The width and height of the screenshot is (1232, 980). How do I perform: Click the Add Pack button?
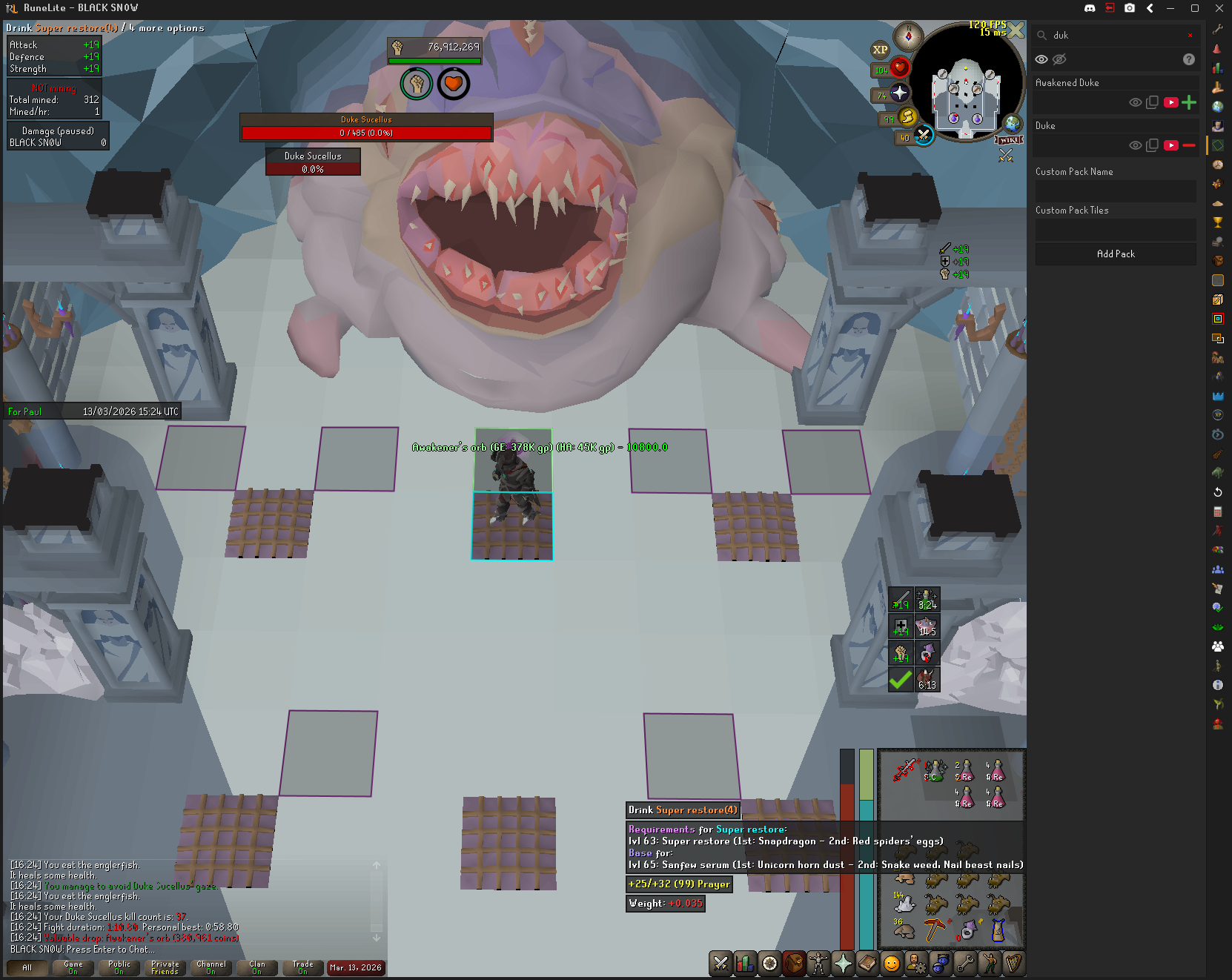(x=1116, y=254)
